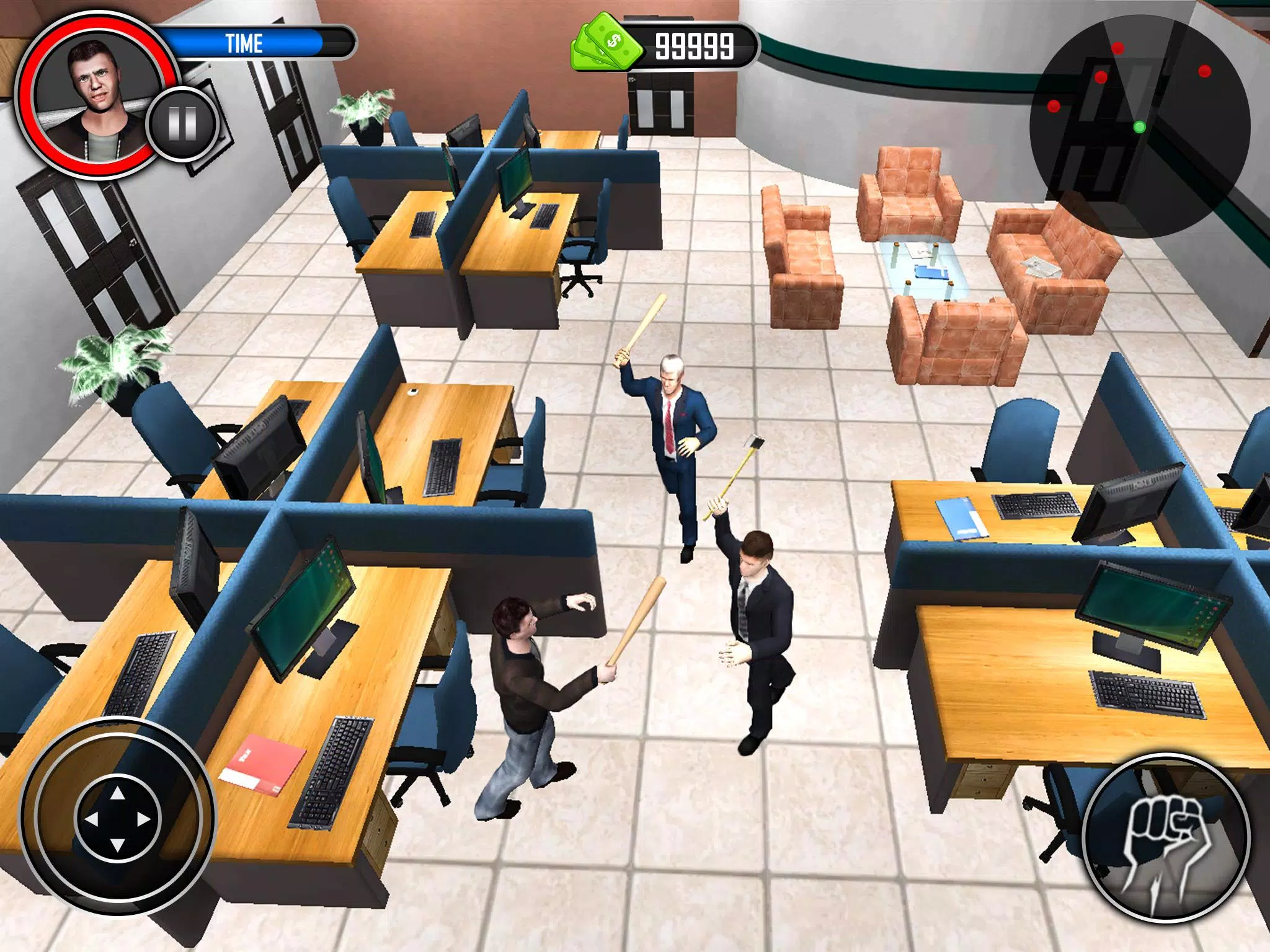Tap the virtual joystick's up arrow
This screenshot has width=1270, height=952.
click(117, 793)
